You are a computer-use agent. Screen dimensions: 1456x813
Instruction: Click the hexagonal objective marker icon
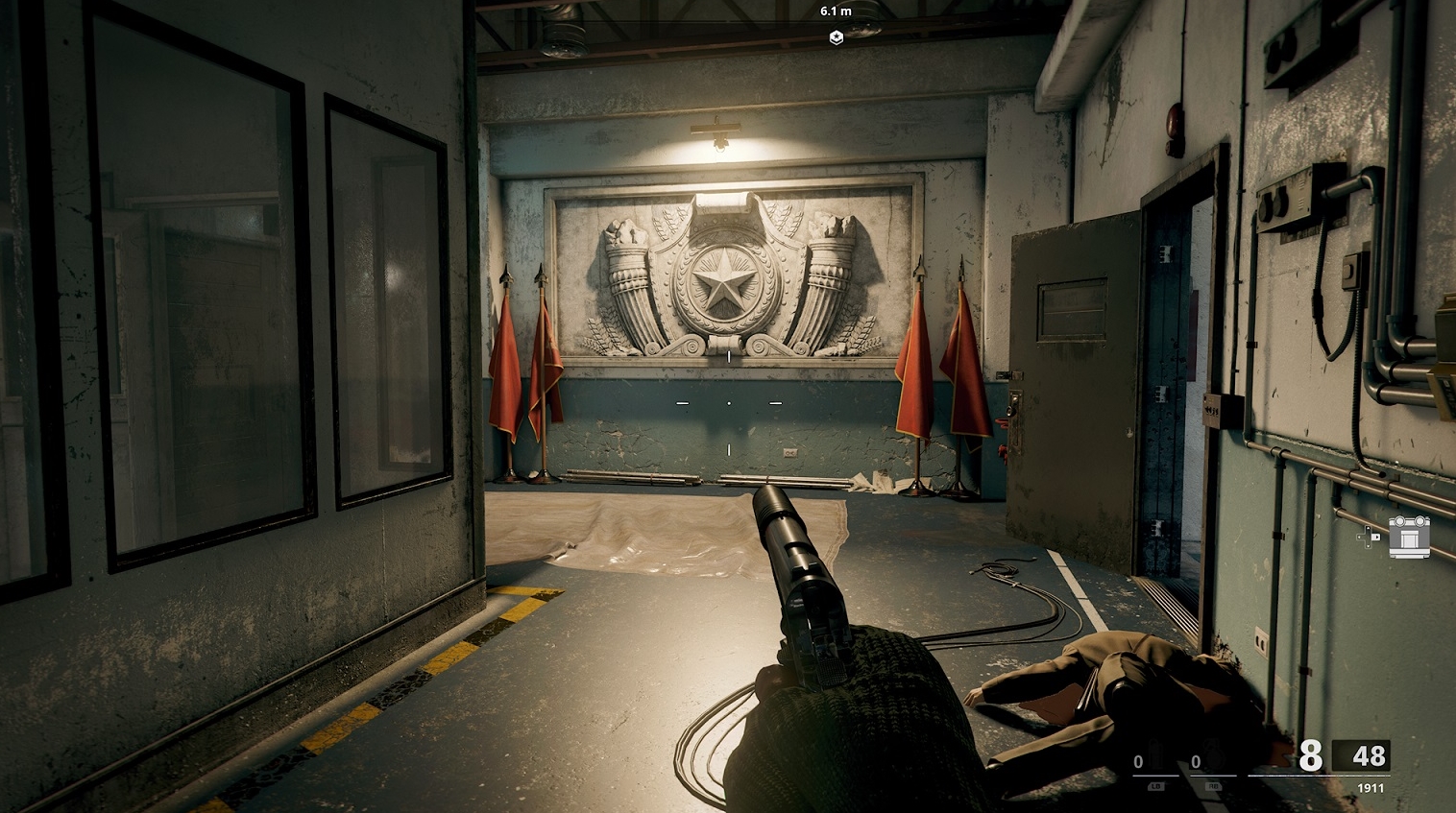click(x=836, y=37)
